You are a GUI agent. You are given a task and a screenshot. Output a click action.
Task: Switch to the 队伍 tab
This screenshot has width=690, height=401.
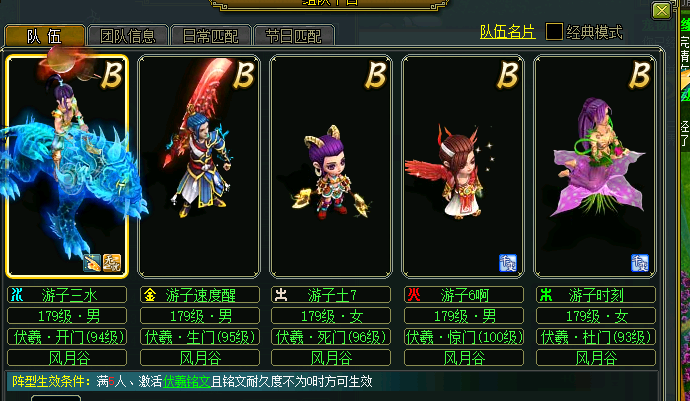pos(43,35)
